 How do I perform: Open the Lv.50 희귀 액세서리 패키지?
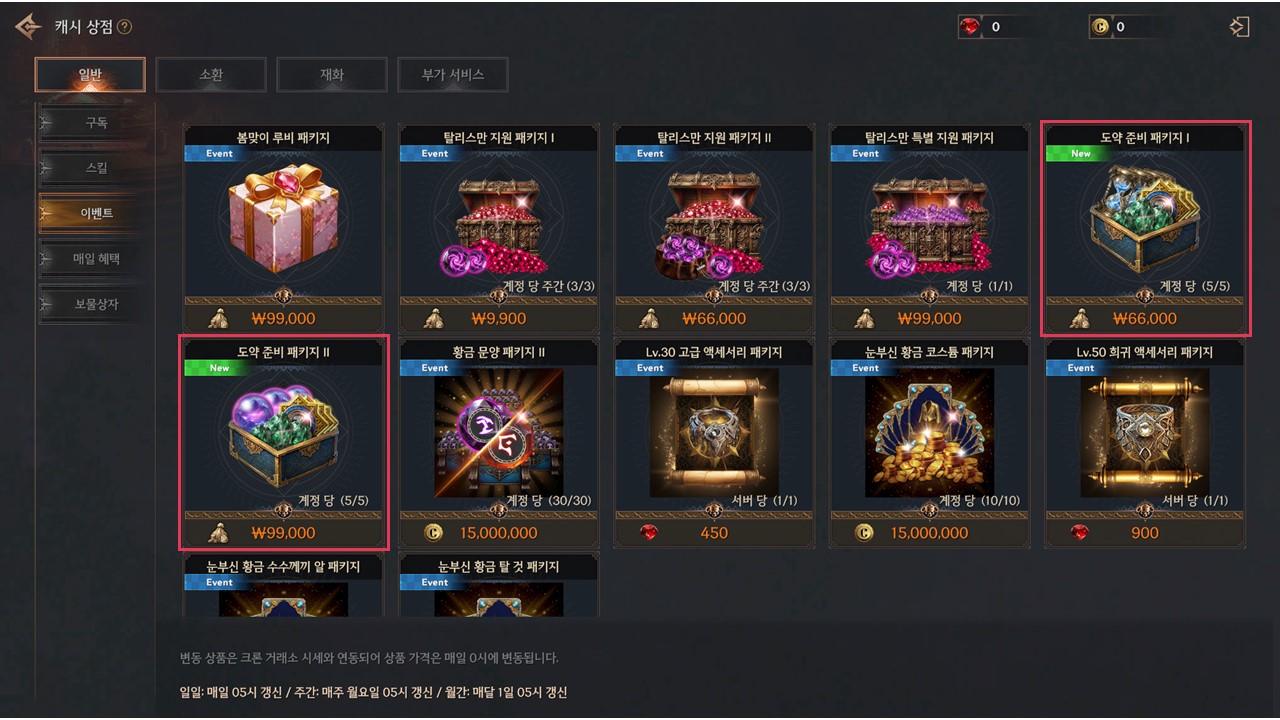pos(1145,442)
